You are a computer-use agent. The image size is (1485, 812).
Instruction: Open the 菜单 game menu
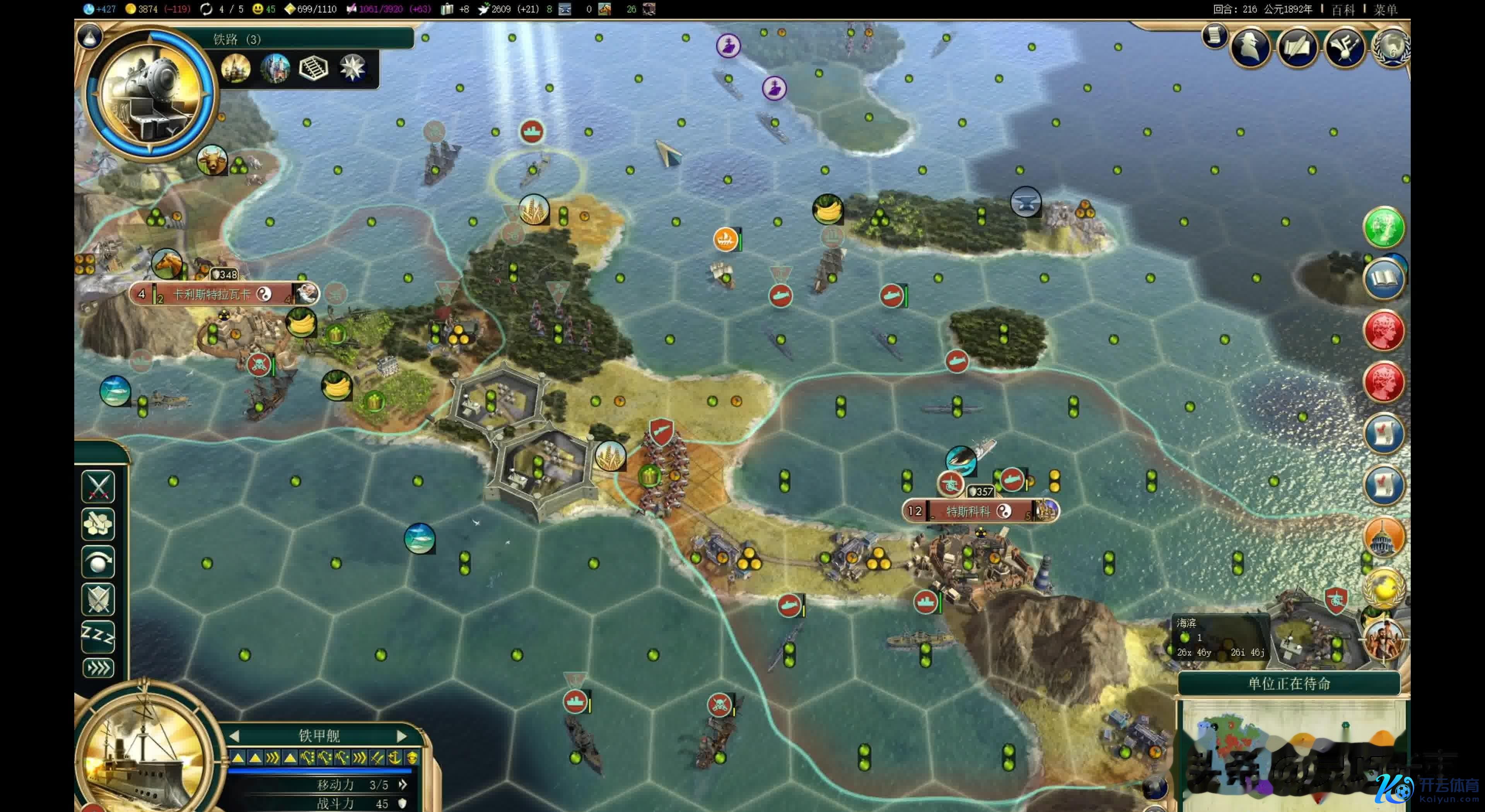point(1385,10)
